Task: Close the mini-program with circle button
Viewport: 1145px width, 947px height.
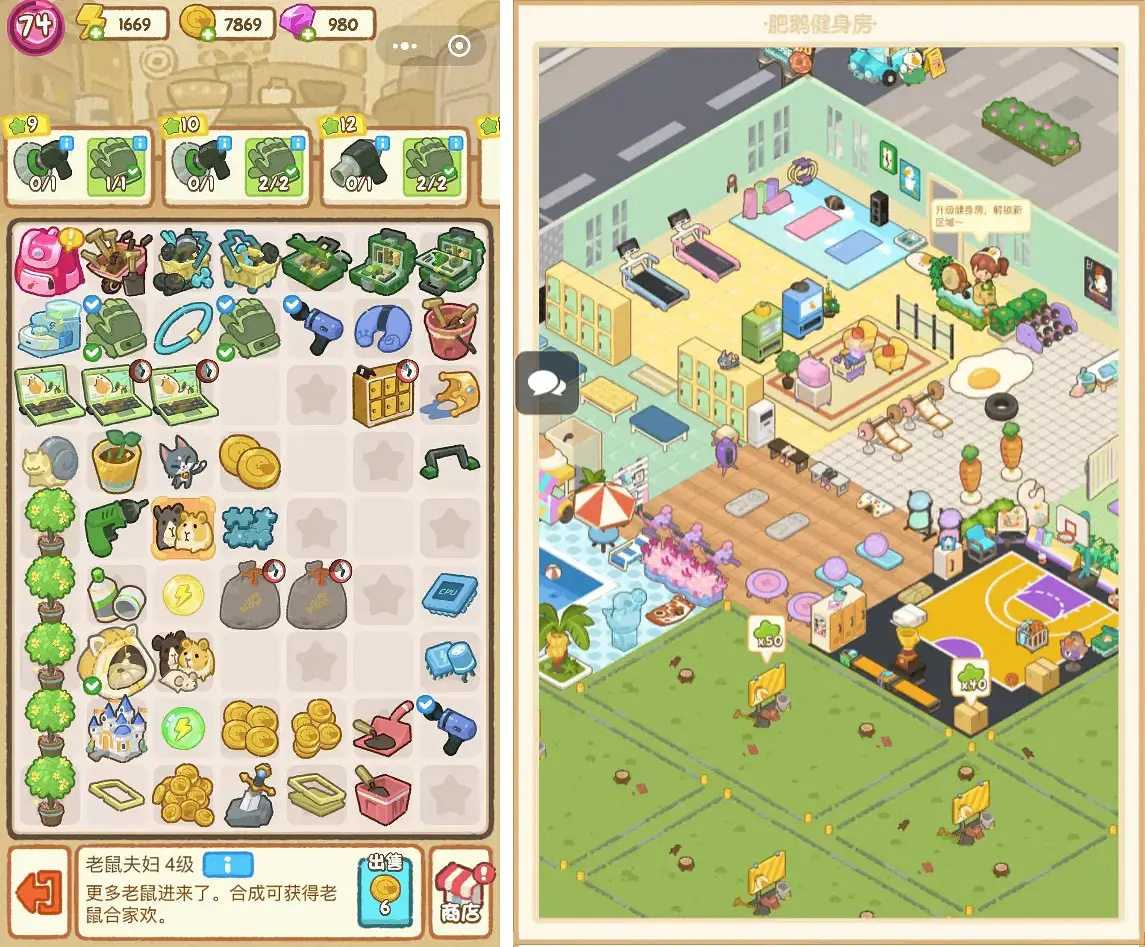Action: 459,46
